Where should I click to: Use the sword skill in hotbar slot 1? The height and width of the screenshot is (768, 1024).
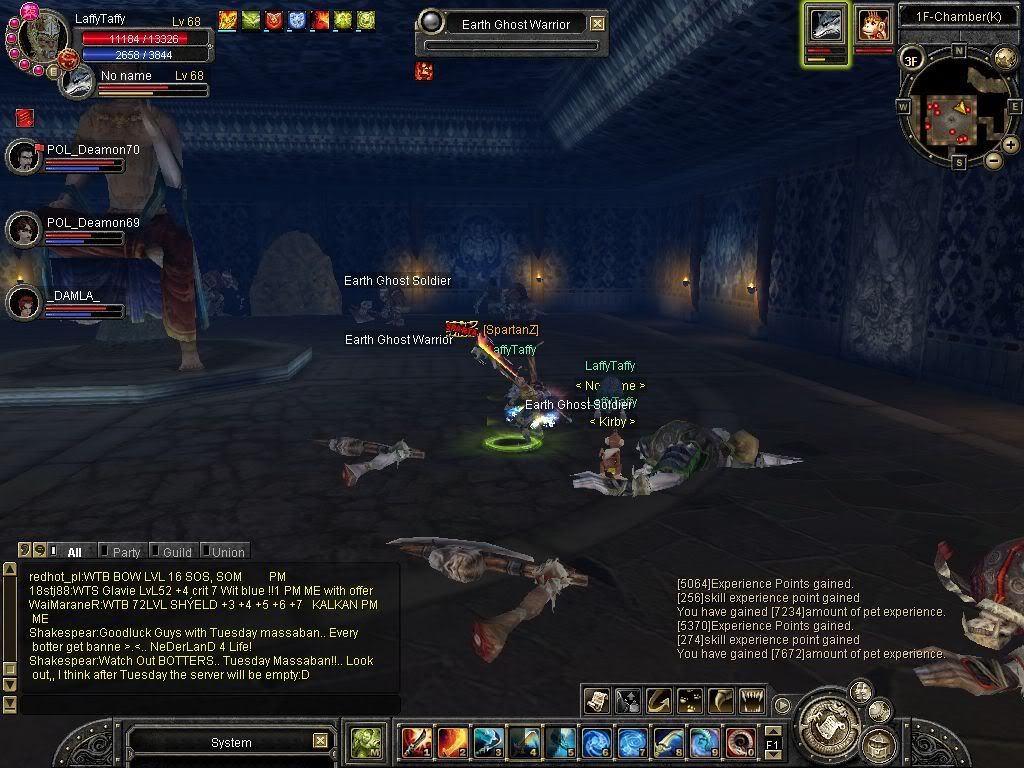pos(416,742)
